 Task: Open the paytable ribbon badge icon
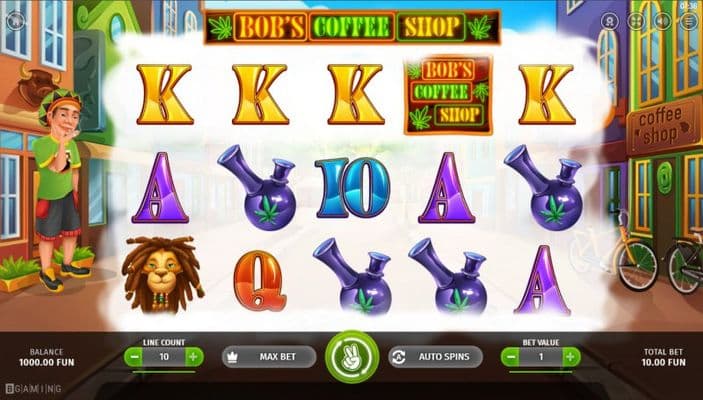(x=611, y=20)
